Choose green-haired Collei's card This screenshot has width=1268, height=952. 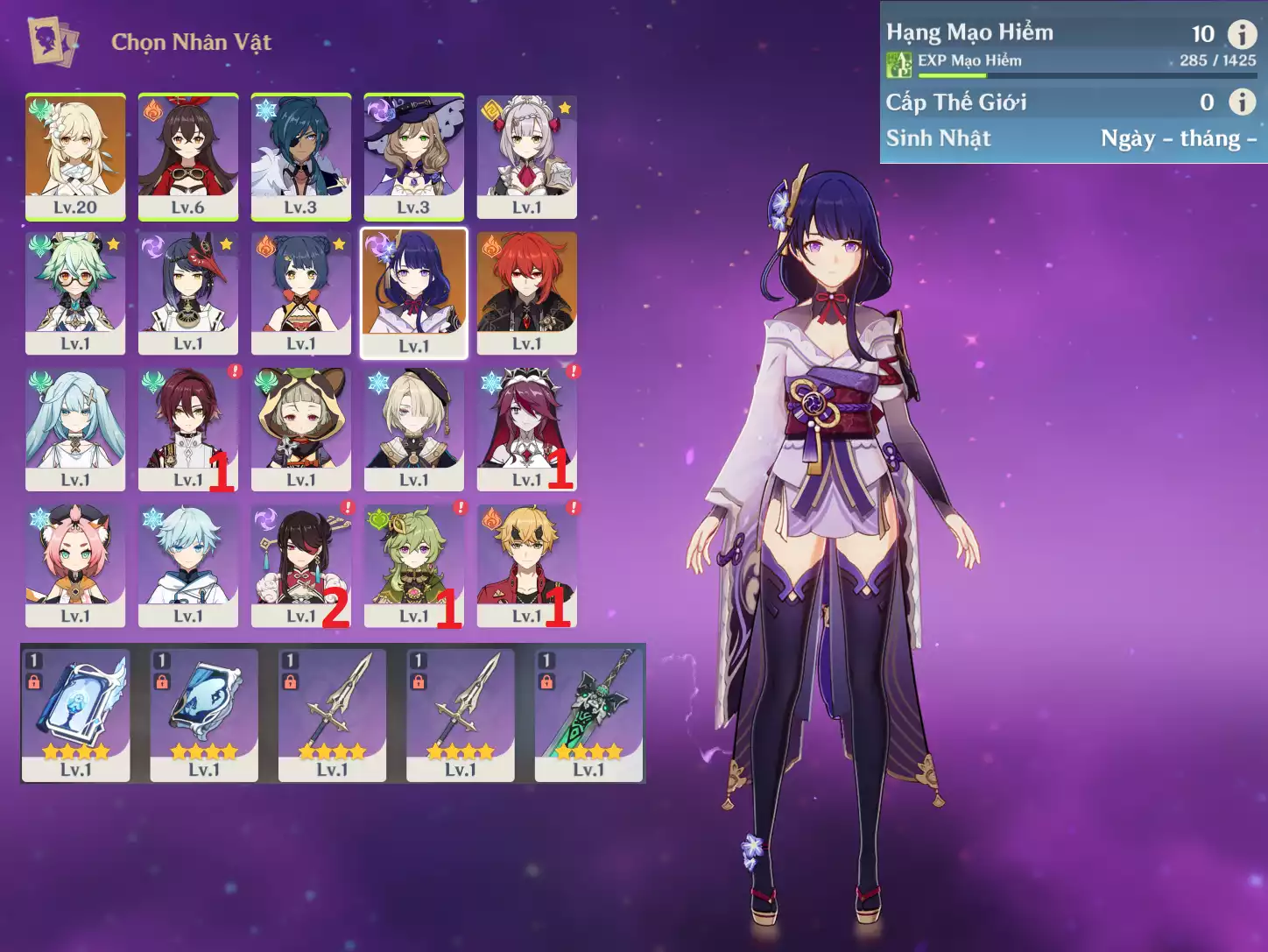point(413,566)
